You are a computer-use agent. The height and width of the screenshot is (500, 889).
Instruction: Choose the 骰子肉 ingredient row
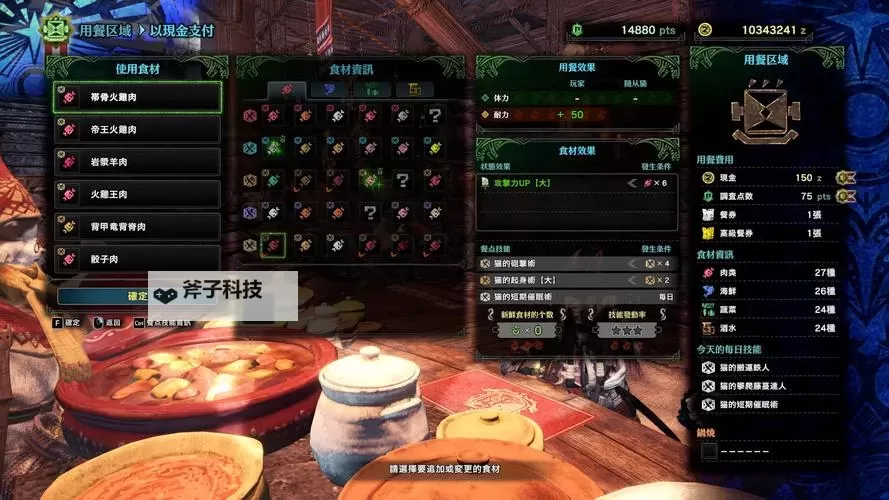(x=137, y=258)
